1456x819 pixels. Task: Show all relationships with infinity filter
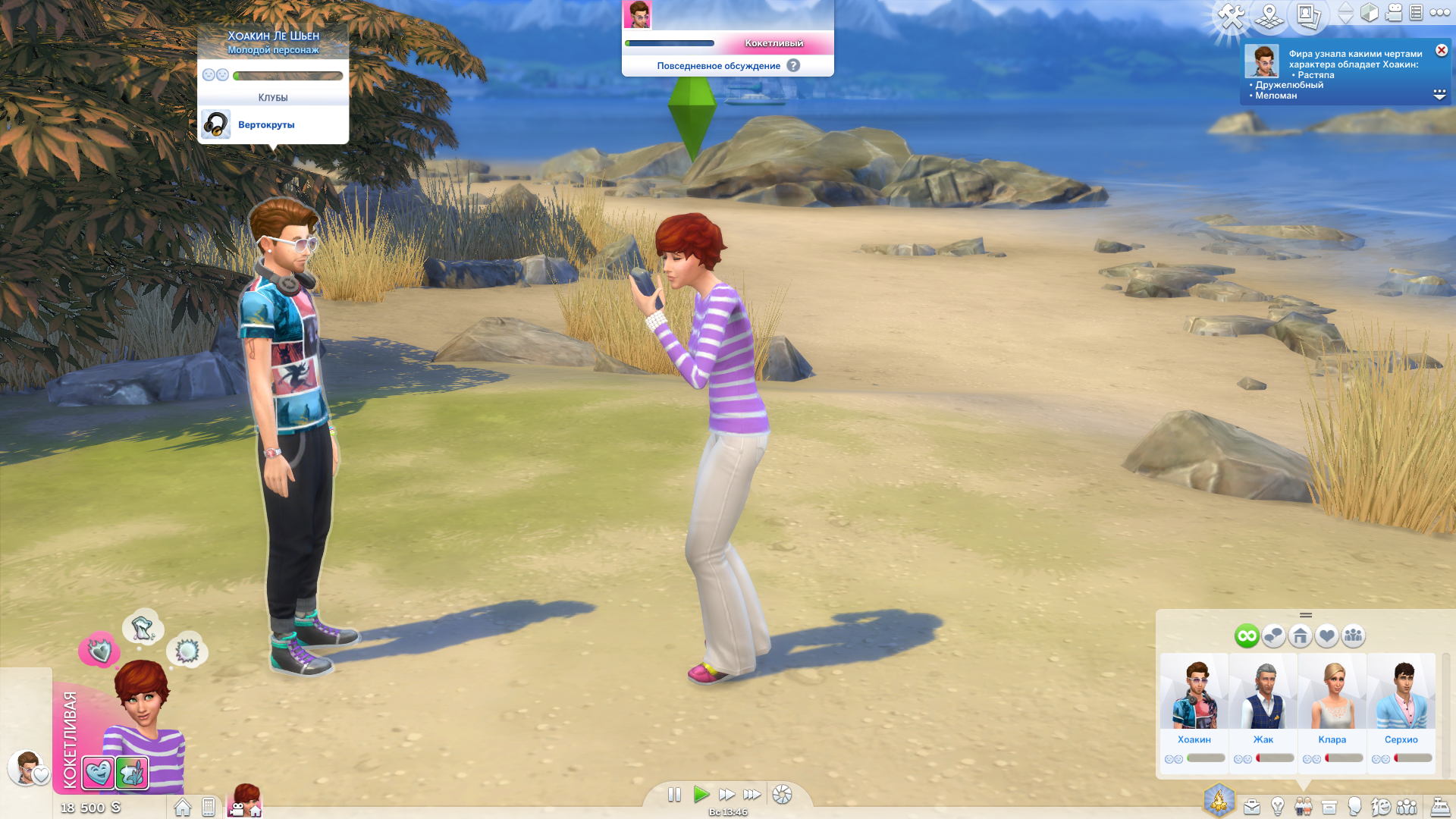tap(1247, 636)
